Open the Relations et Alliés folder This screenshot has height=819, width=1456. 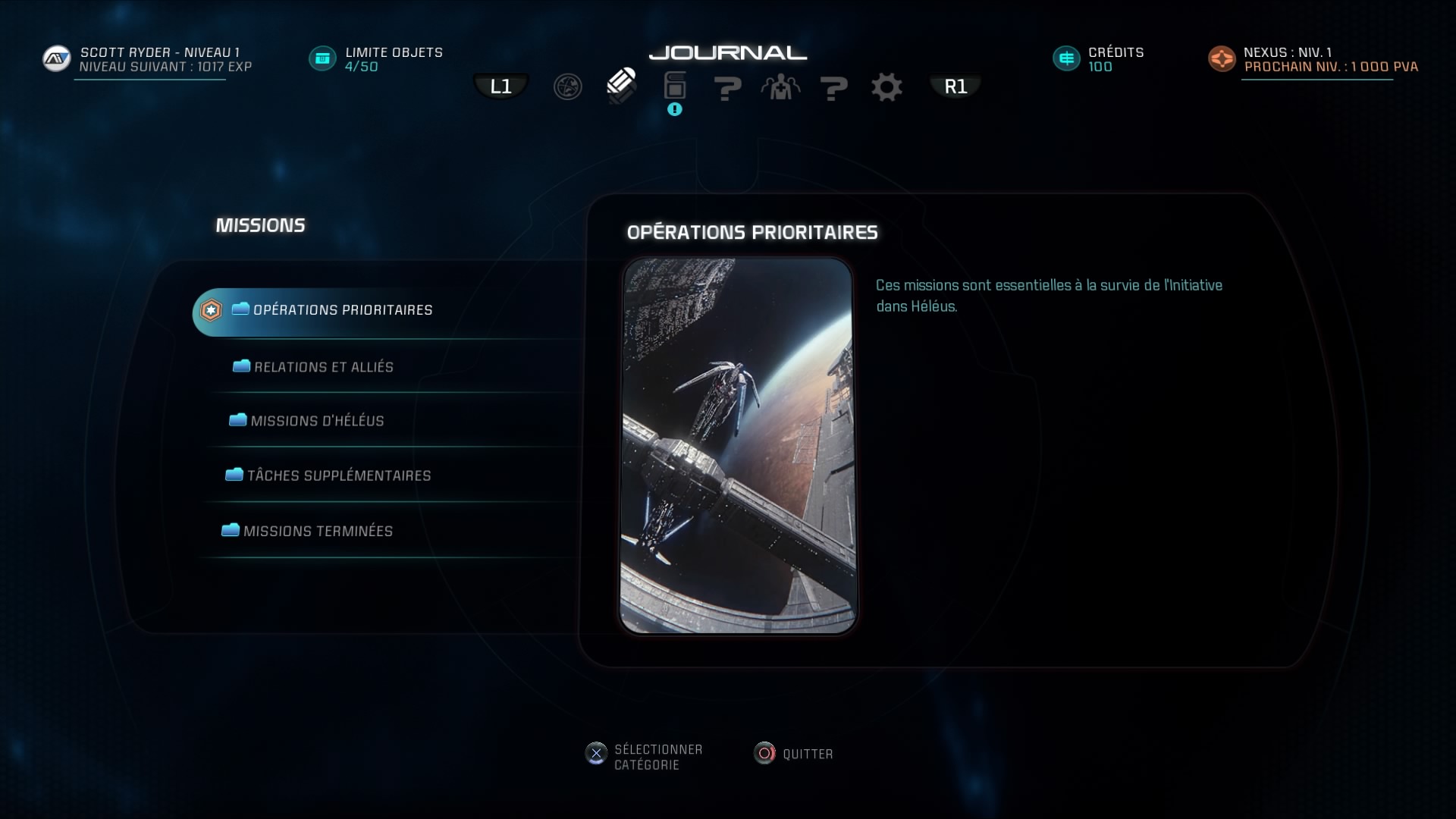[324, 367]
